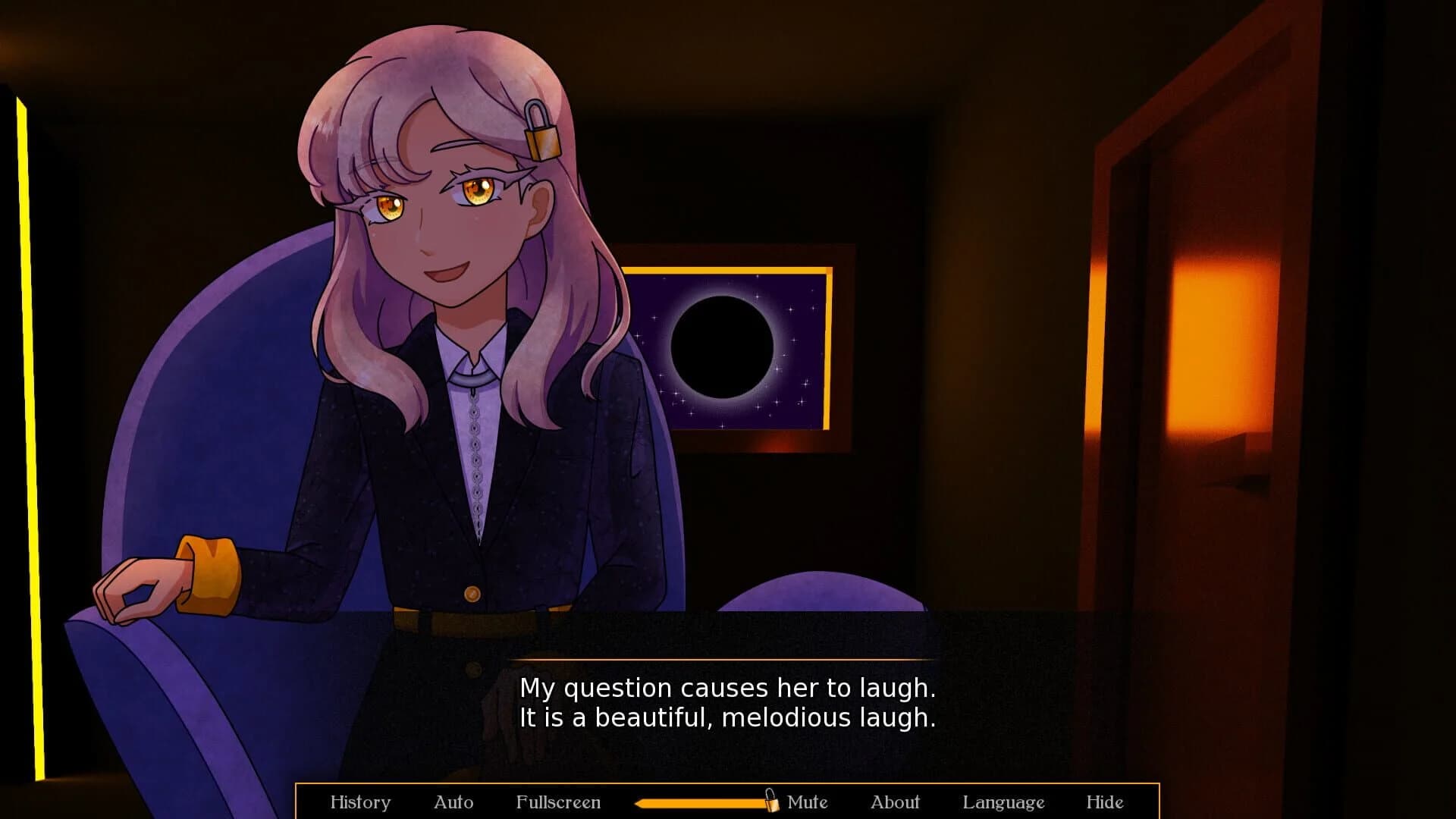Click the Auto quick-menu entry
The height and width of the screenshot is (819, 1456).
453,802
